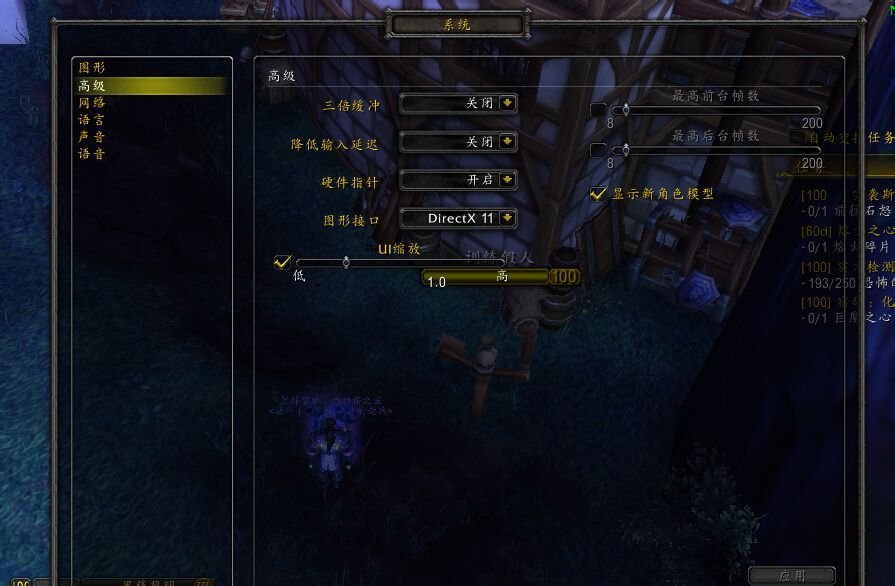The width and height of the screenshot is (895, 586).
Task: Click the 最高前台帧数 slider handle
Action: pos(626,110)
